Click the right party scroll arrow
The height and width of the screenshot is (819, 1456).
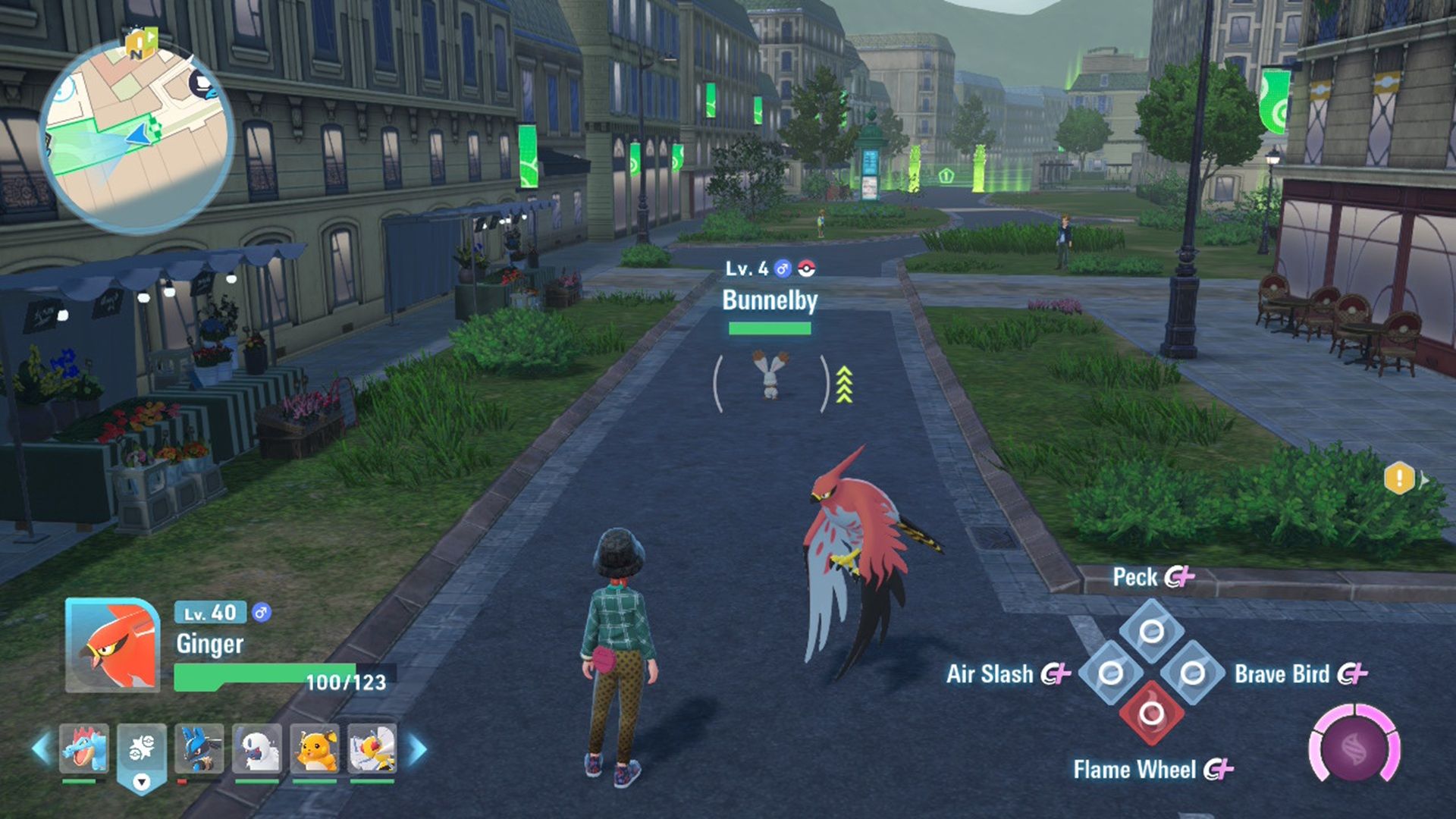417,749
